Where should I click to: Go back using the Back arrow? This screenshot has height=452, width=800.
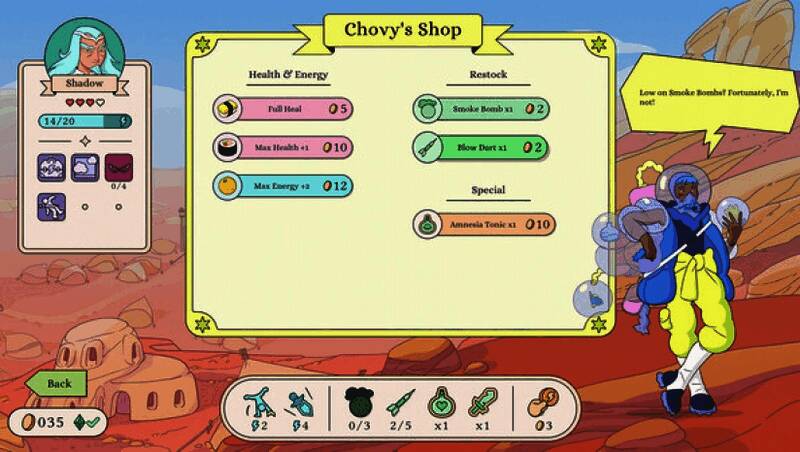[x=56, y=383]
